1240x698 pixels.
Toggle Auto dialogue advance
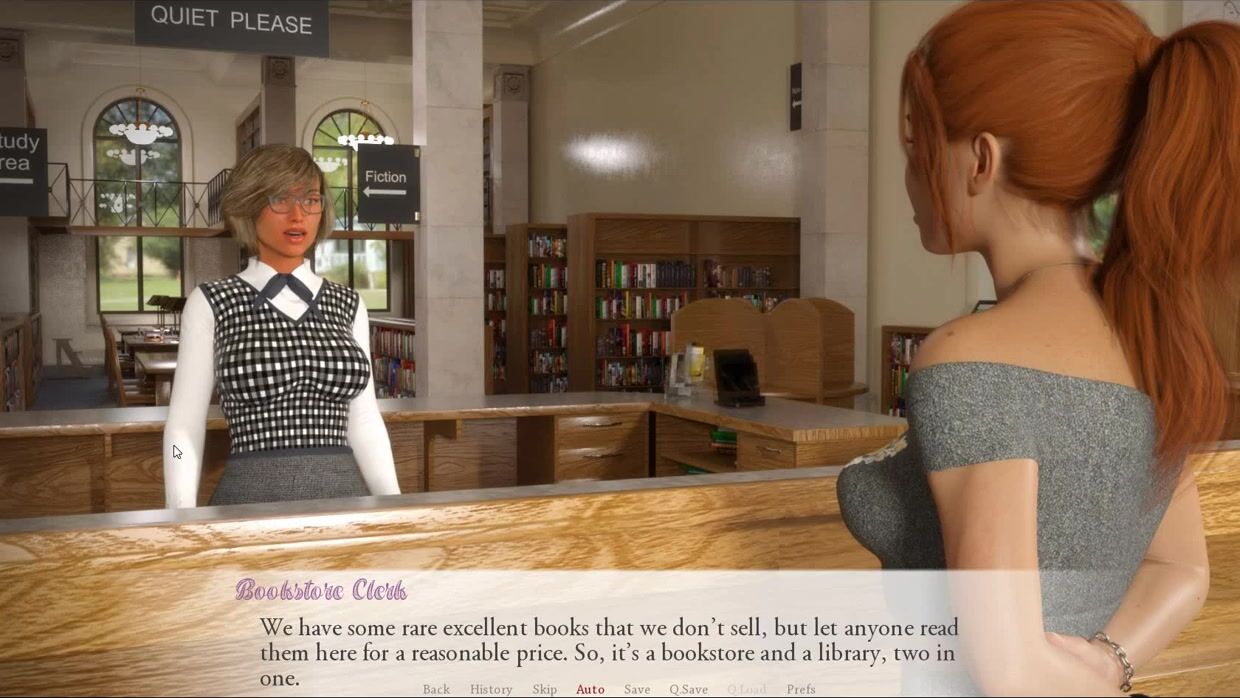click(x=590, y=689)
